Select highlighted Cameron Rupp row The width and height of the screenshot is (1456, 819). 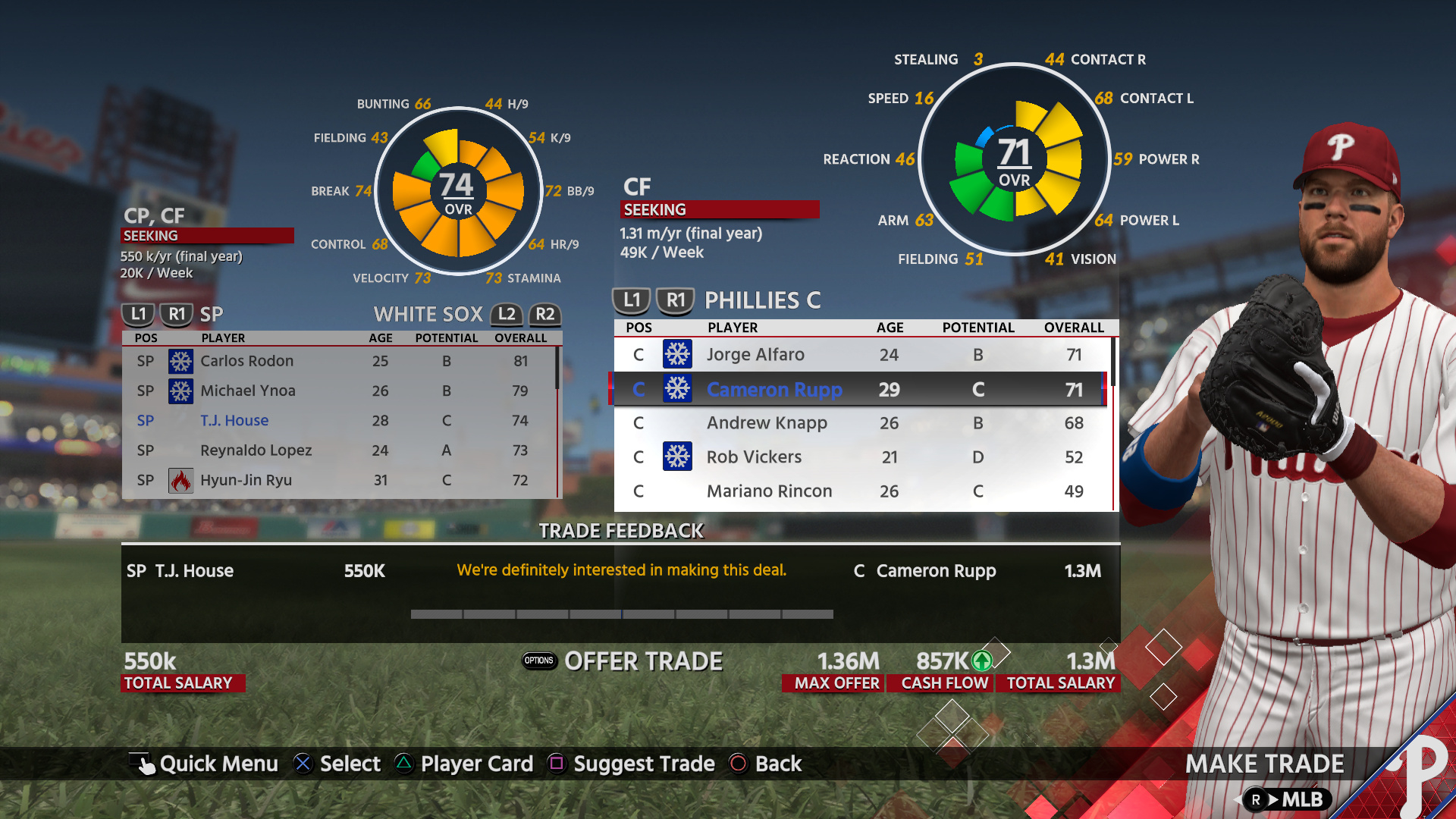click(x=774, y=389)
